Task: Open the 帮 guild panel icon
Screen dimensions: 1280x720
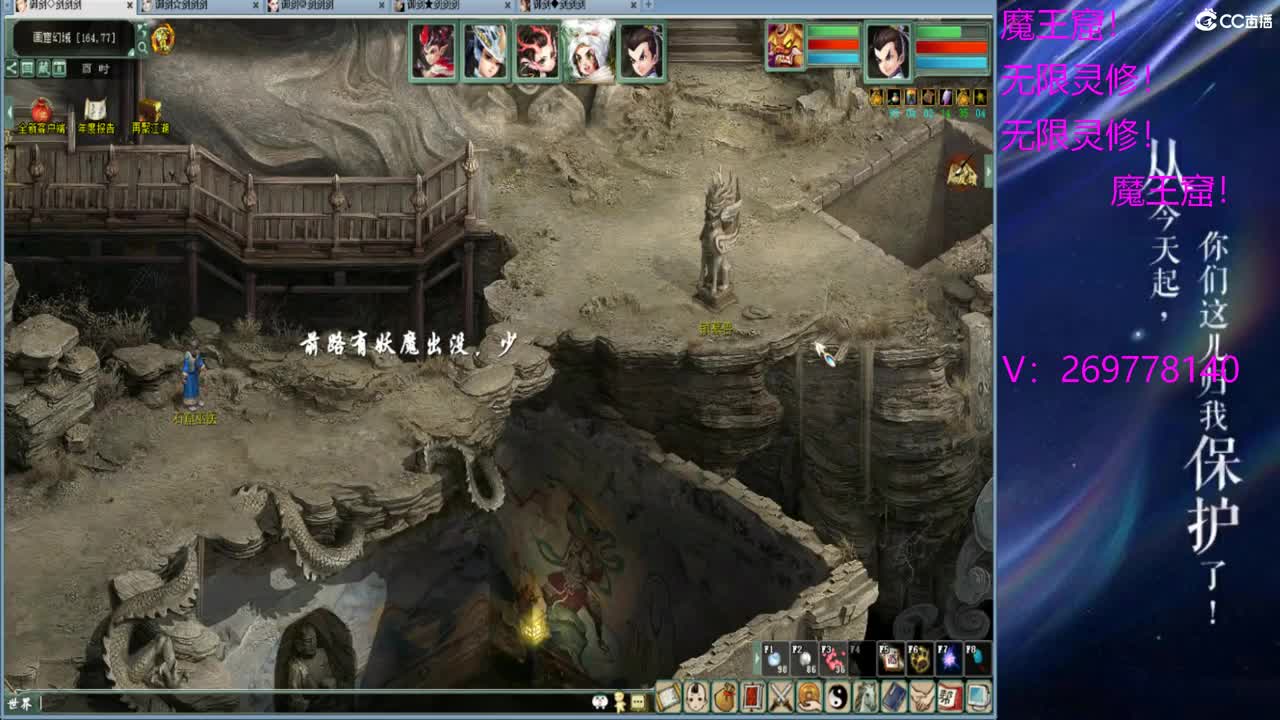Action: coord(950,697)
